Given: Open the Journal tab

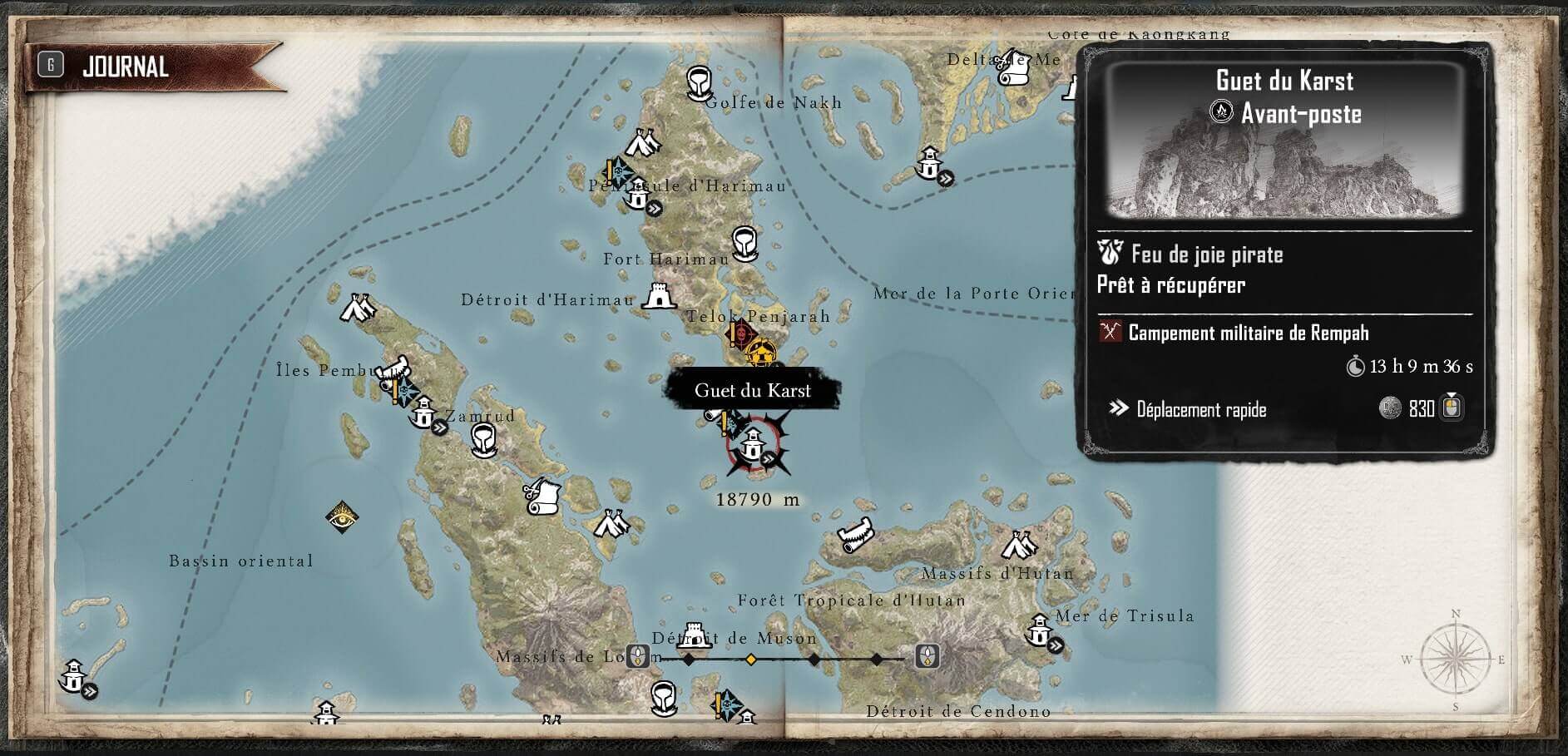Looking at the screenshot, I should [125, 67].
